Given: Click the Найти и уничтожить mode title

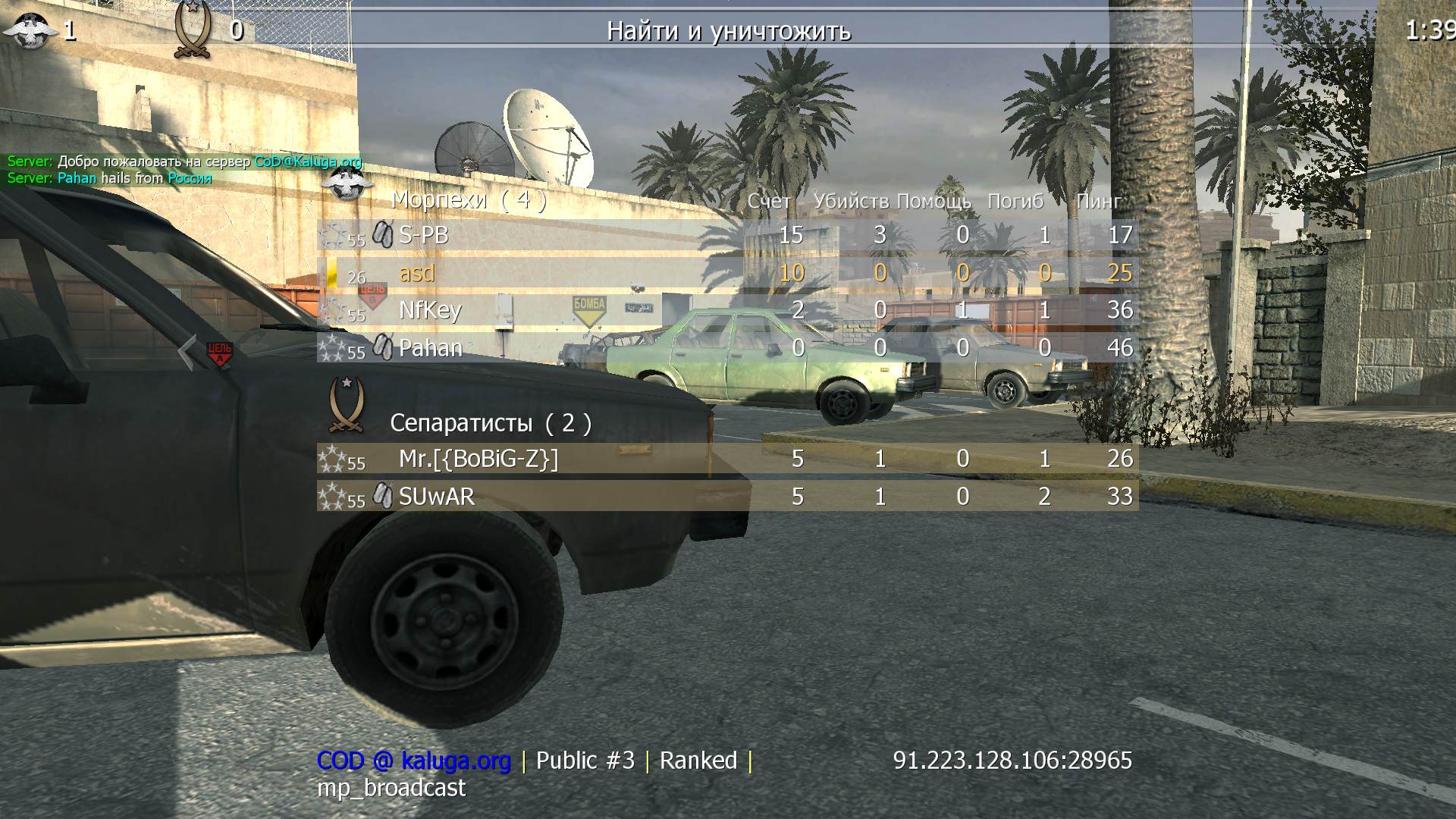Looking at the screenshot, I should click(728, 32).
